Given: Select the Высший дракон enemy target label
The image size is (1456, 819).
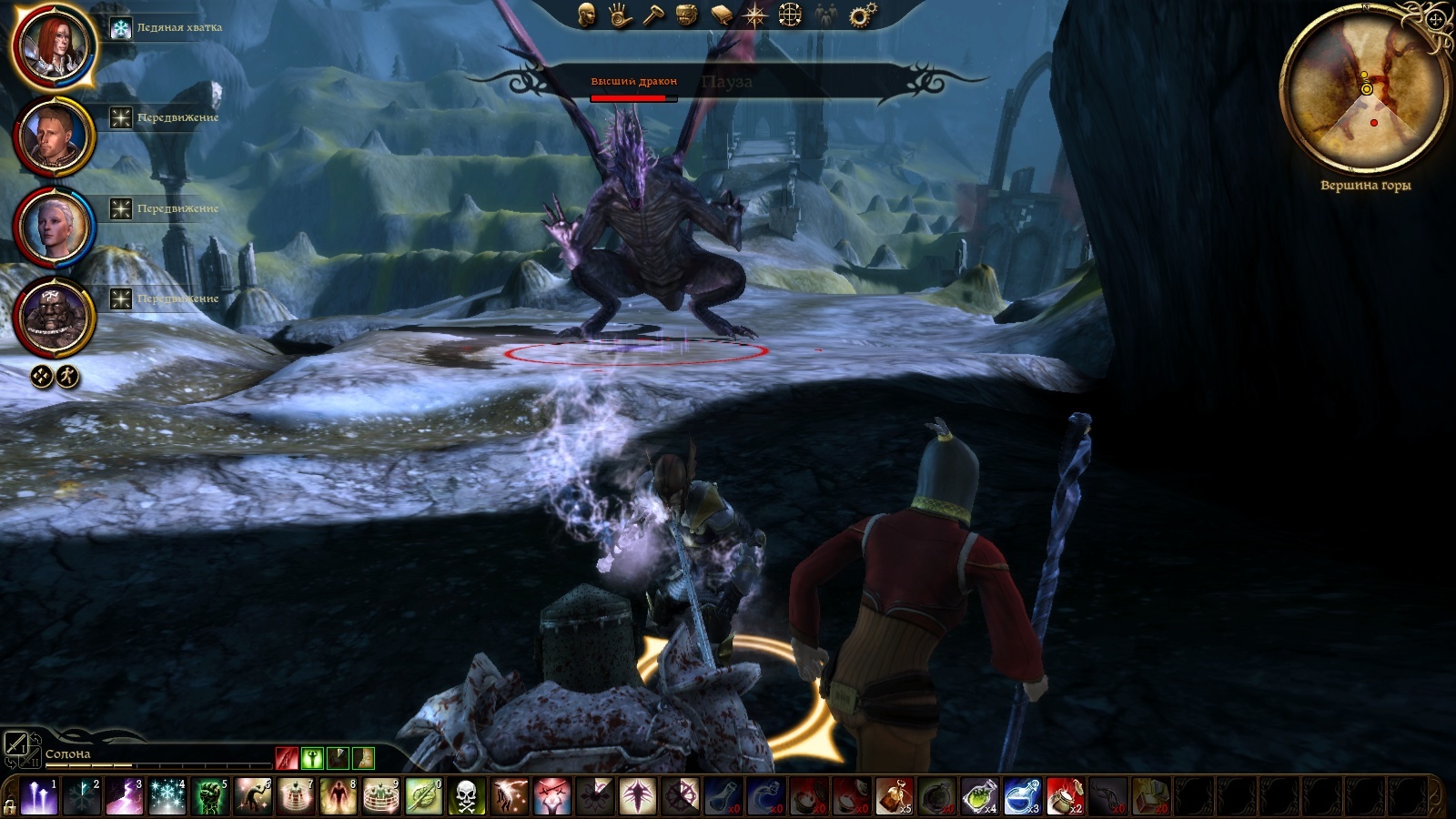Looking at the screenshot, I should click(634, 82).
